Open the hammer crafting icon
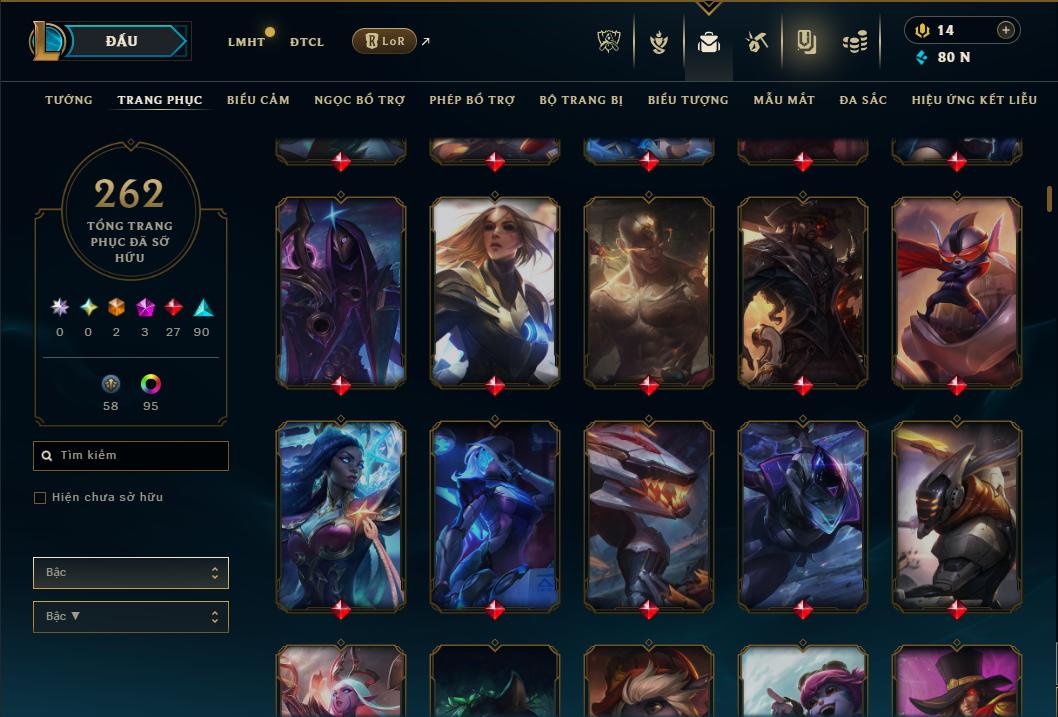Image resolution: width=1058 pixels, height=717 pixels. (x=757, y=42)
